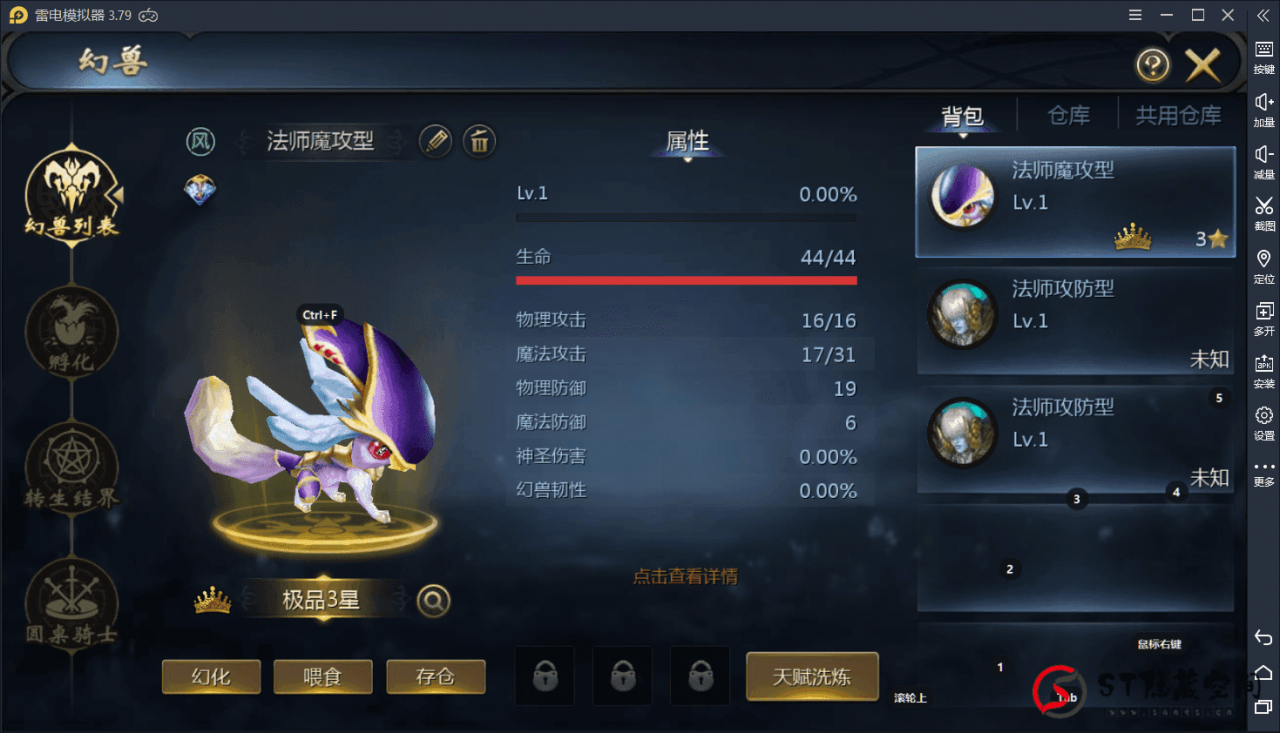Select the 圆桌骑士 icon
This screenshot has width=1280, height=733.
click(x=70, y=605)
